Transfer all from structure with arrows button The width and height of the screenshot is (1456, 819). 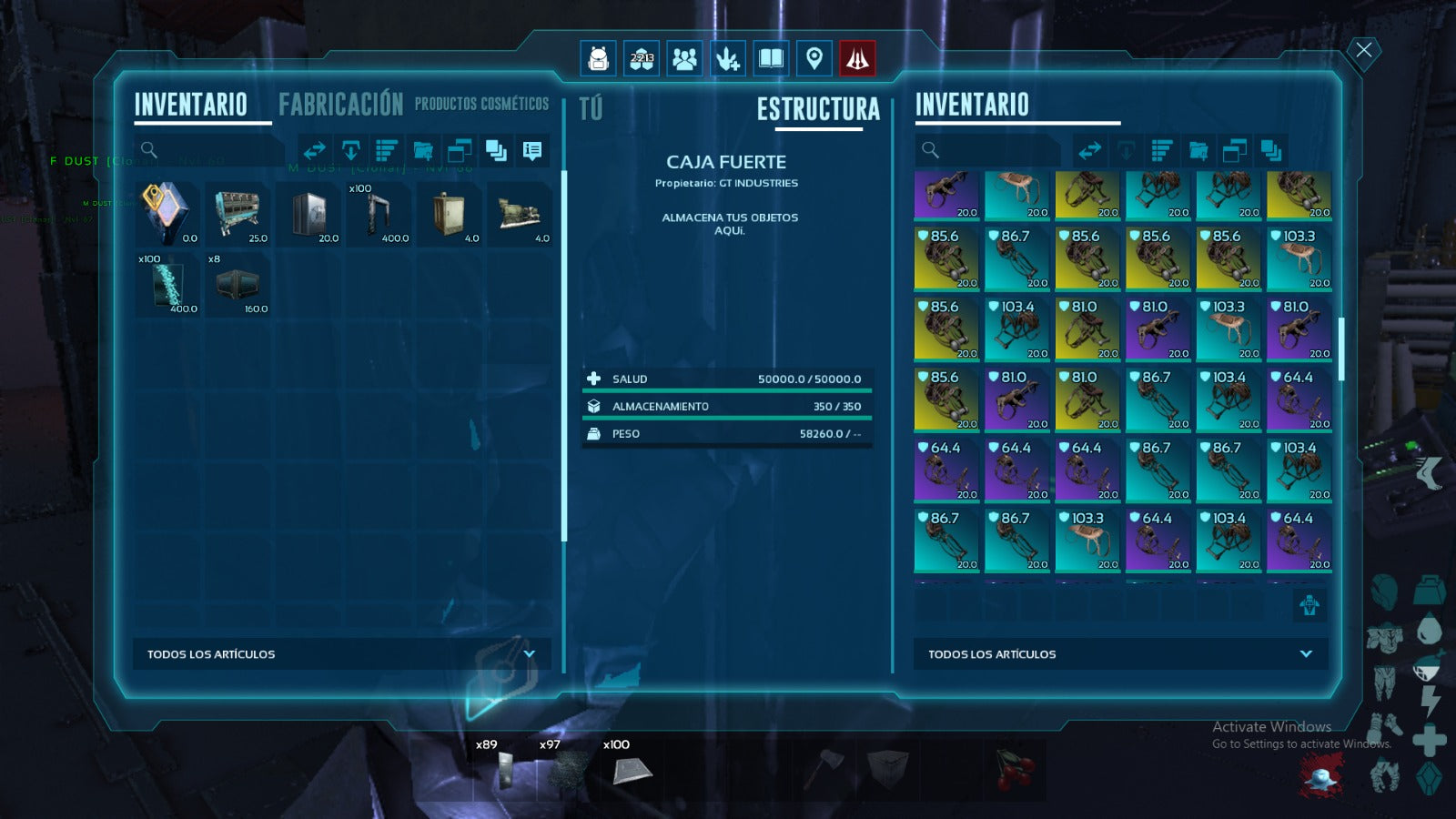click(1090, 150)
